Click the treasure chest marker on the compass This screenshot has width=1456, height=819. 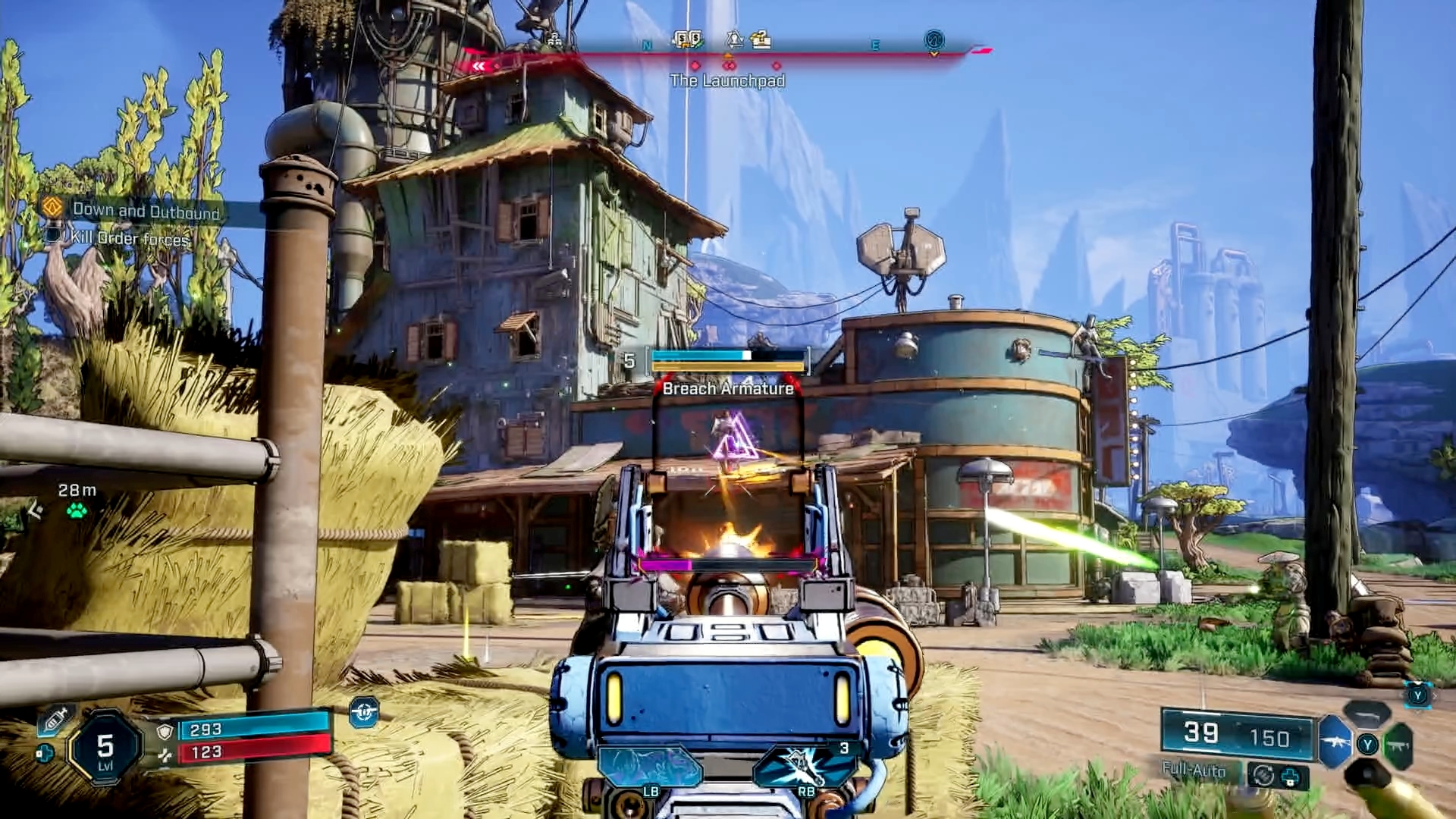pos(761,39)
